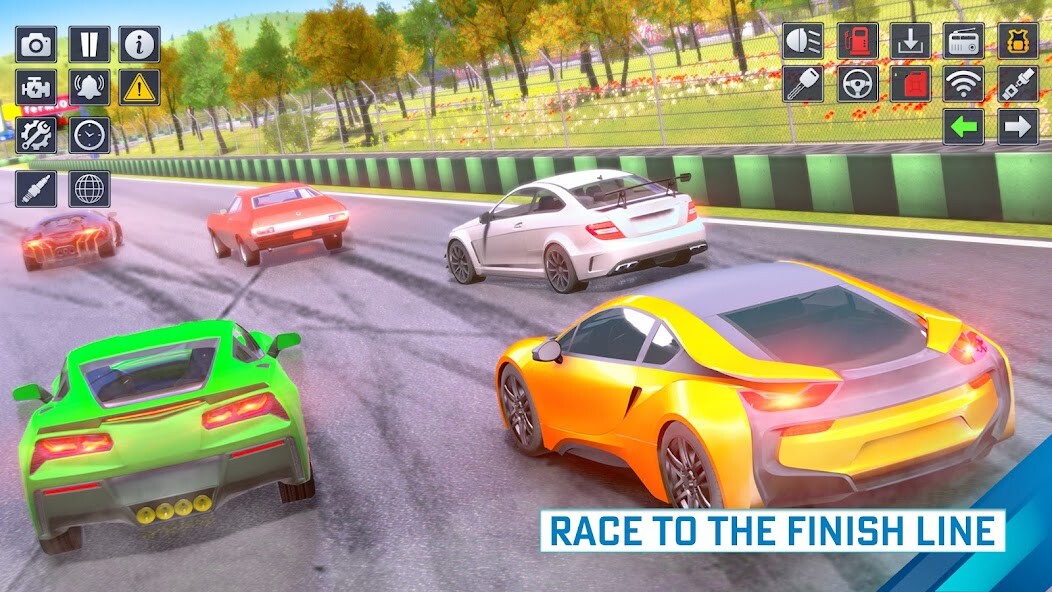Image resolution: width=1052 pixels, height=592 pixels.
Task: Choose the red jerry can icon
Action: click(910, 84)
